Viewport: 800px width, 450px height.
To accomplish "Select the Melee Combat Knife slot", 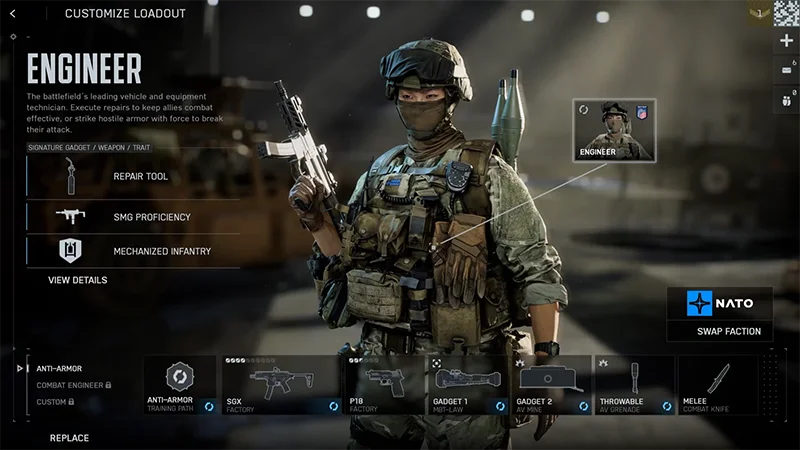I will pos(718,385).
